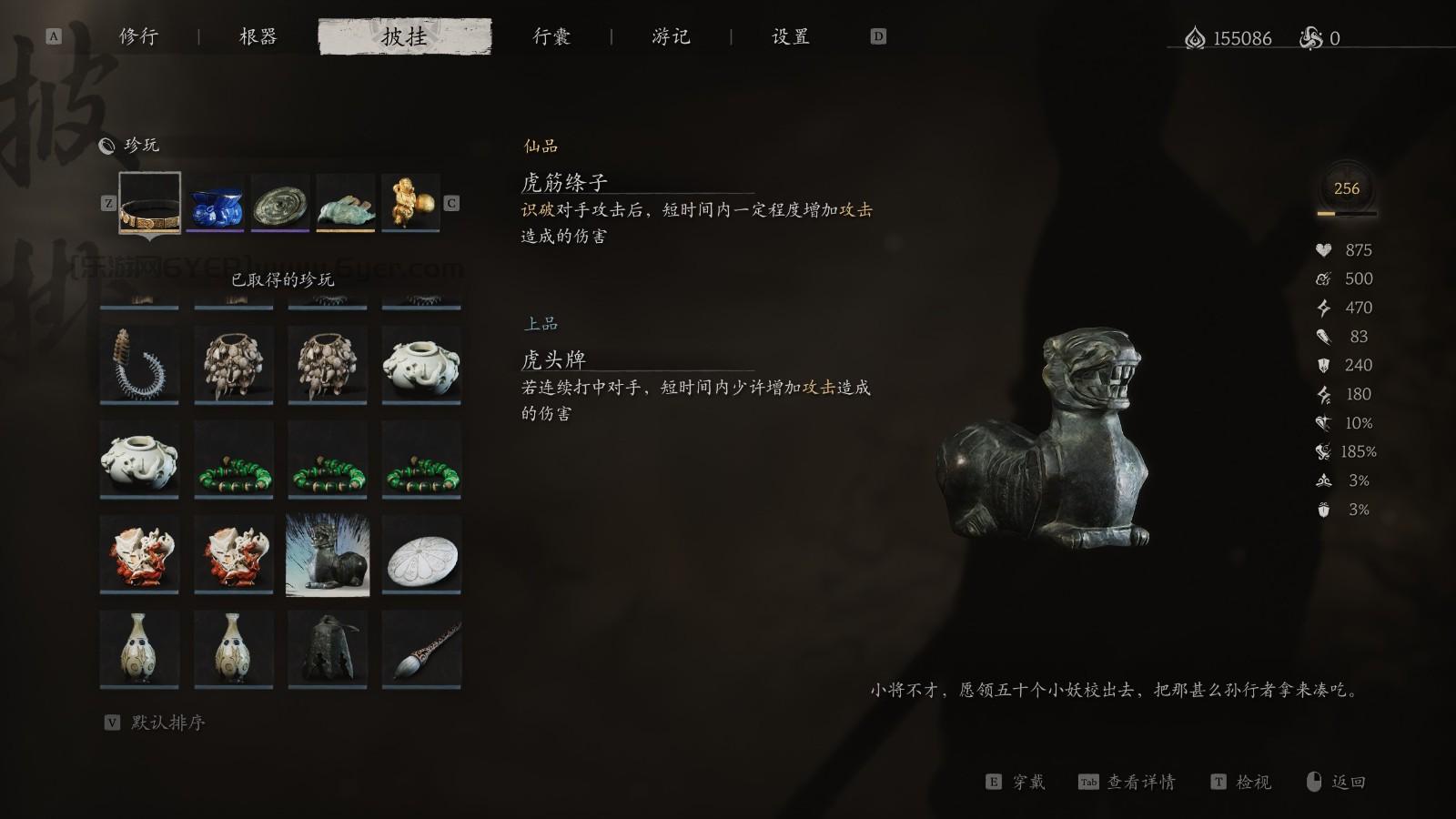Click the shield defense icon showing 240
This screenshot has height=819, width=1456.
coord(1323,366)
